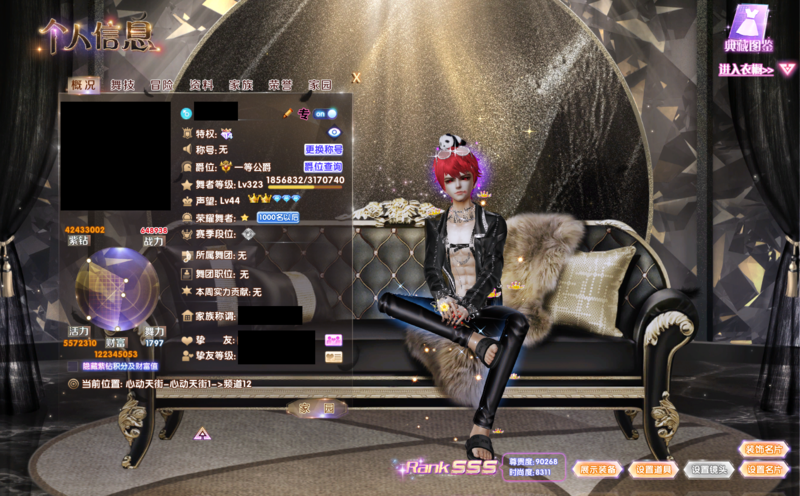This screenshot has height=496, width=800.
Task: Close the personal info panel
Action: [x=357, y=77]
